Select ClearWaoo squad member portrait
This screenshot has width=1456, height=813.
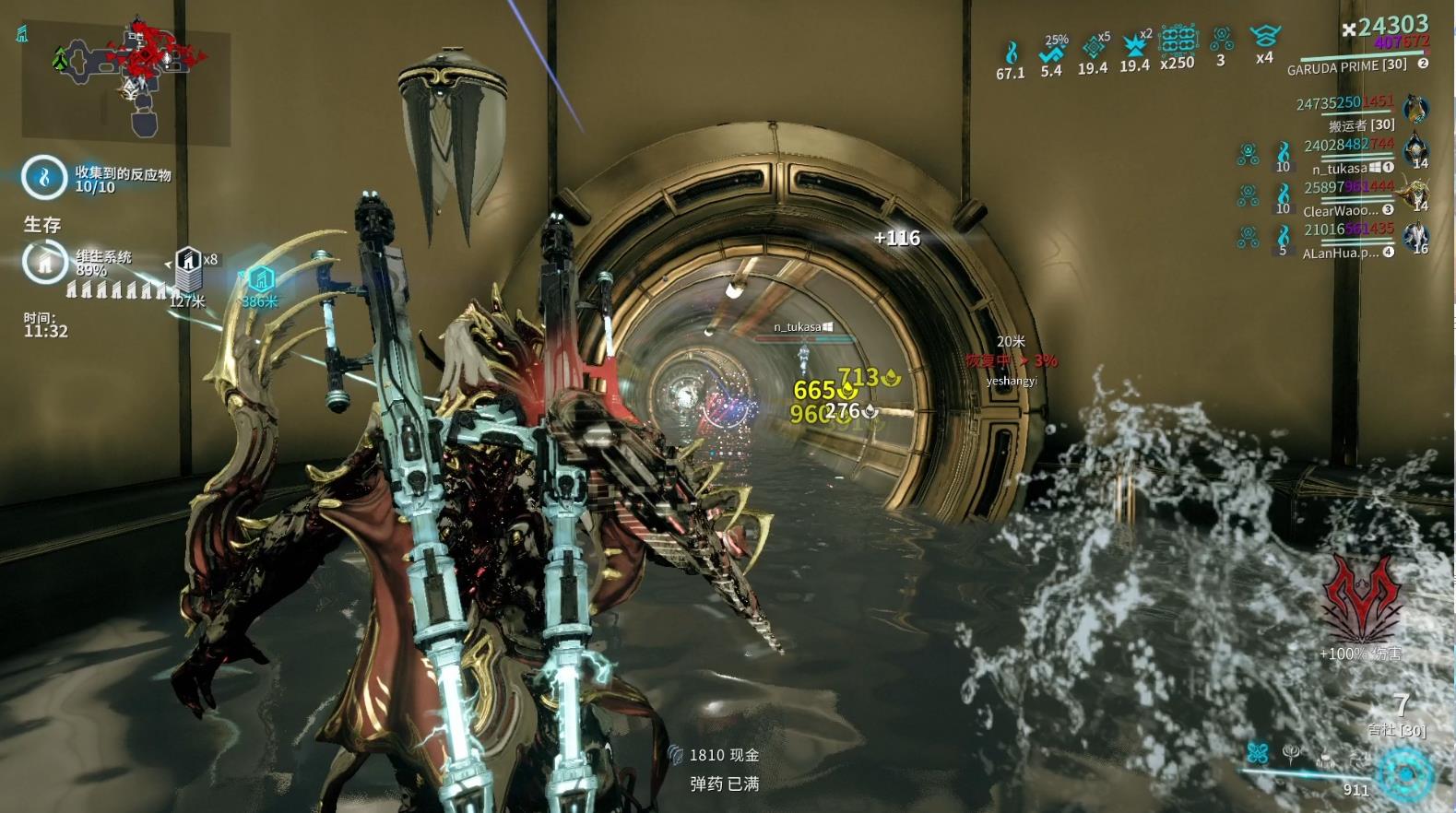click(x=1415, y=193)
